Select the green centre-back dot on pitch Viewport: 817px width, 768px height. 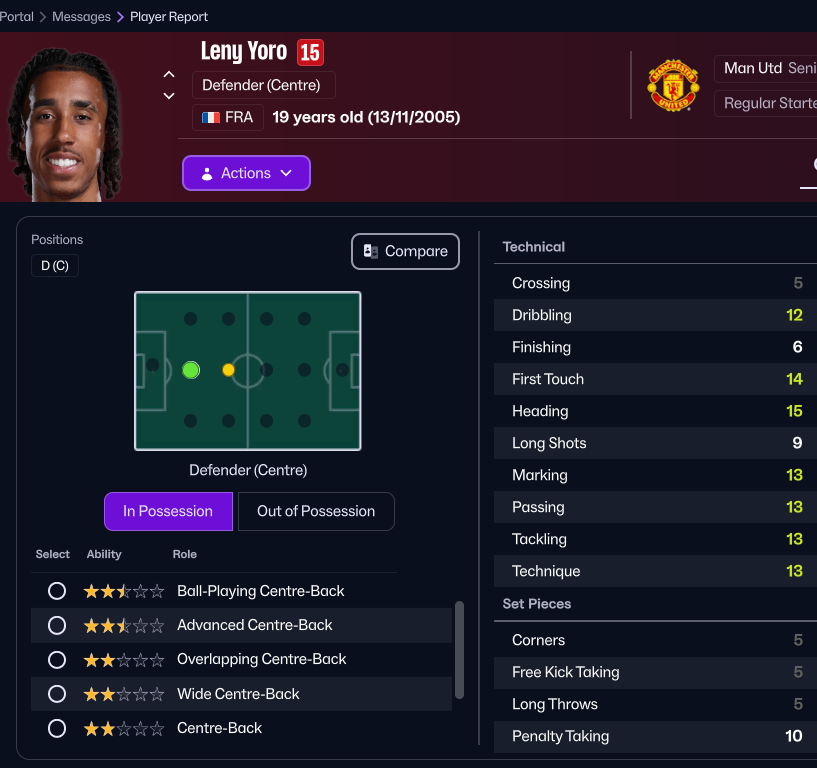191,370
